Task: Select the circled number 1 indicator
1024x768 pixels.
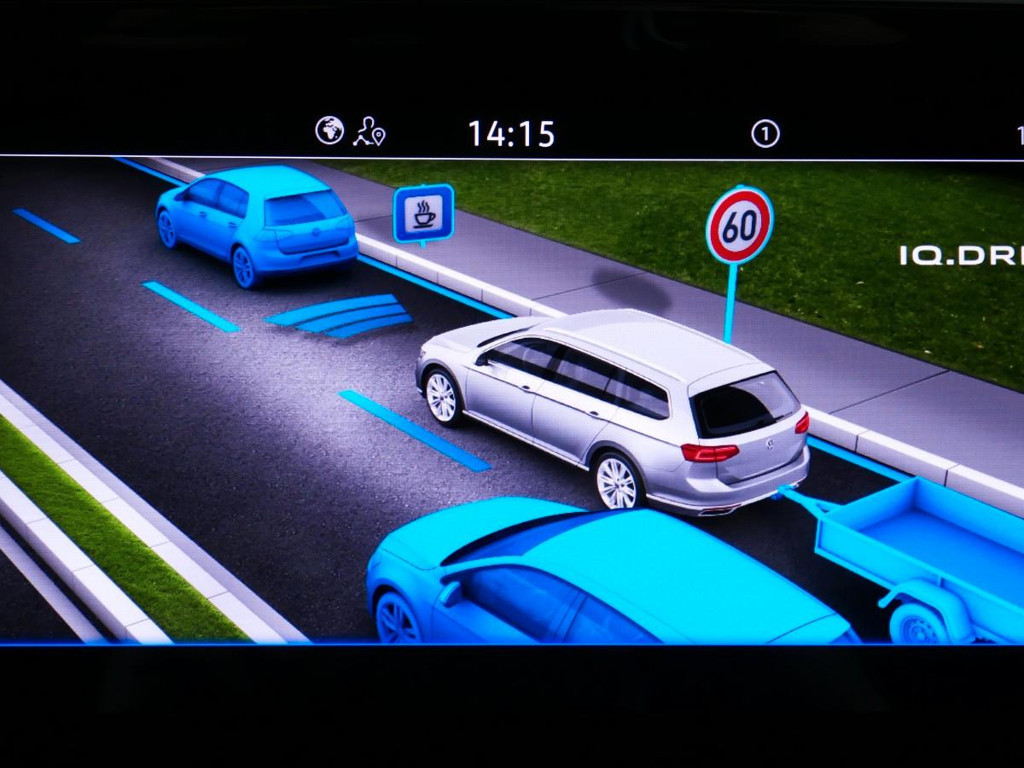Action: pyautogui.click(x=765, y=134)
